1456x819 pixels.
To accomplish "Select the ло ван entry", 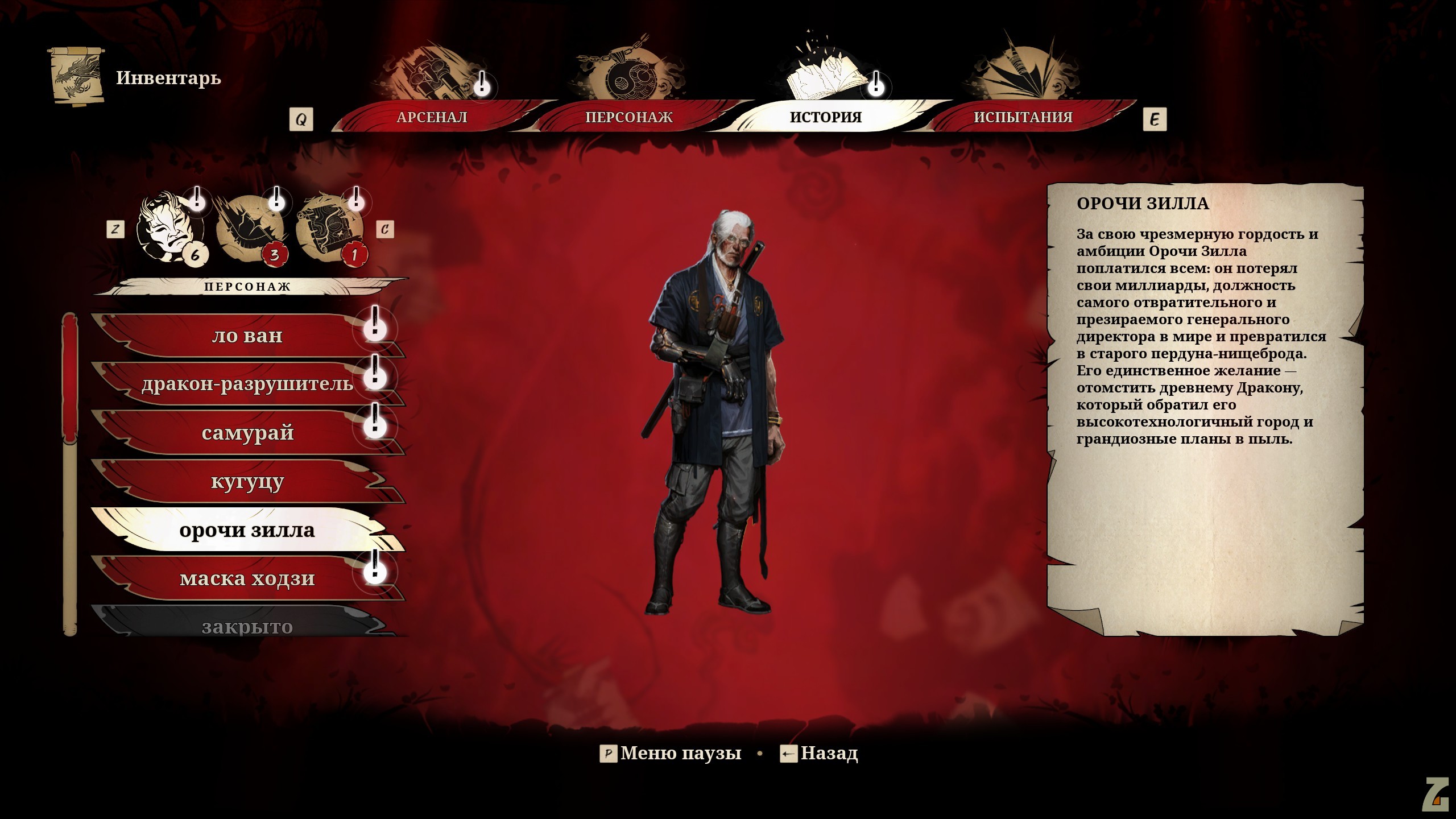I will coord(247,336).
